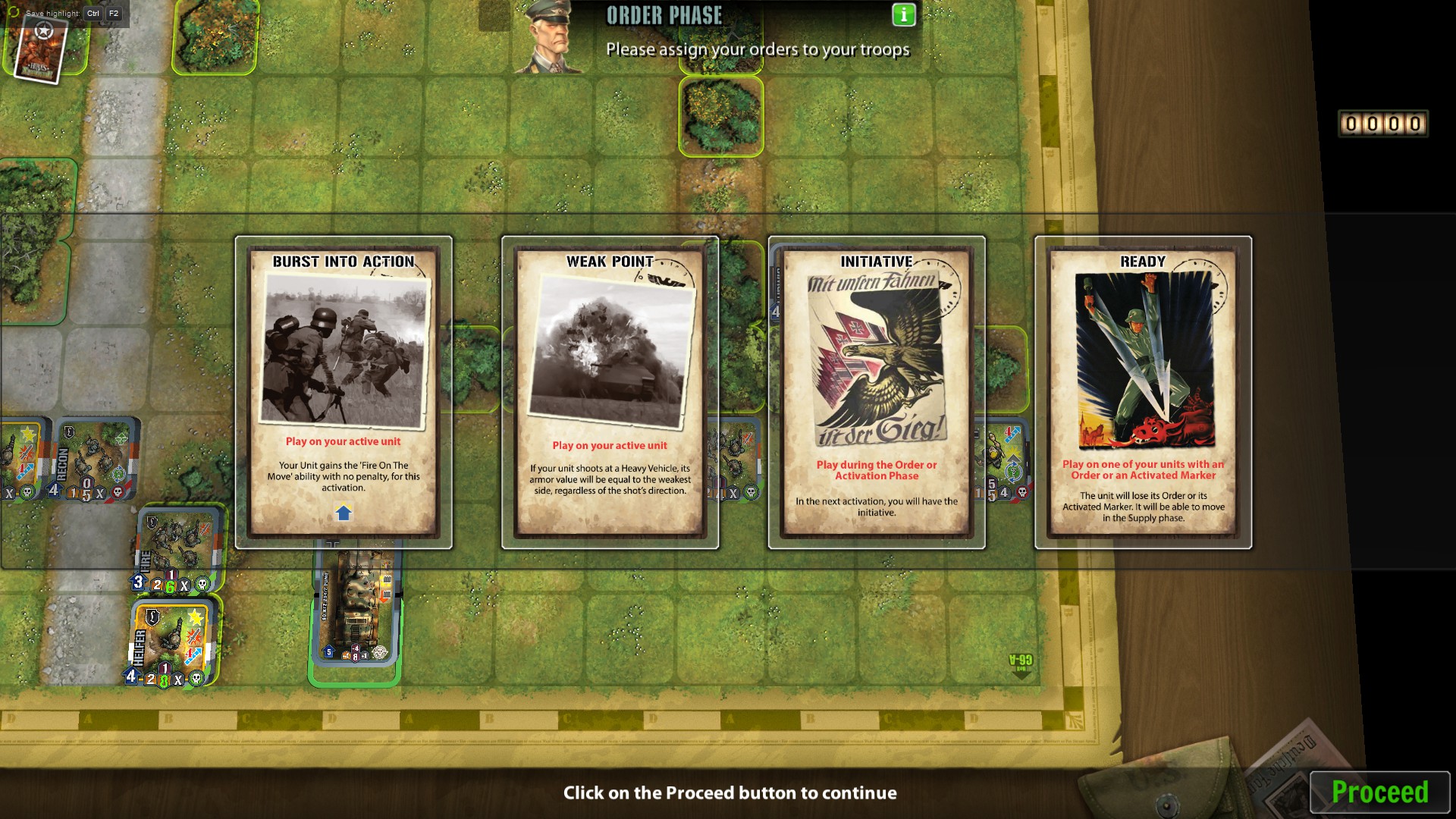Click the X marker on the HELFER unit strip
1456x819 pixels.
pyautogui.click(x=179, y=679)
